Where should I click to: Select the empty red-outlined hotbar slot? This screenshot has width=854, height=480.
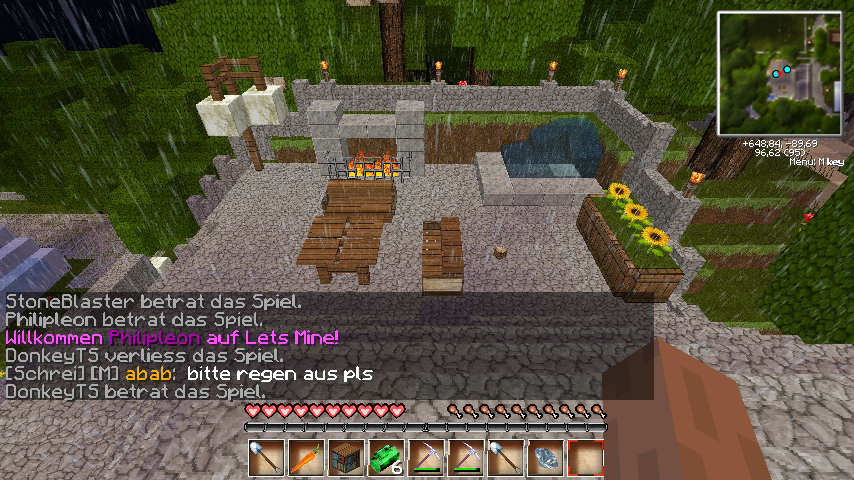click(x=585, y=457)
